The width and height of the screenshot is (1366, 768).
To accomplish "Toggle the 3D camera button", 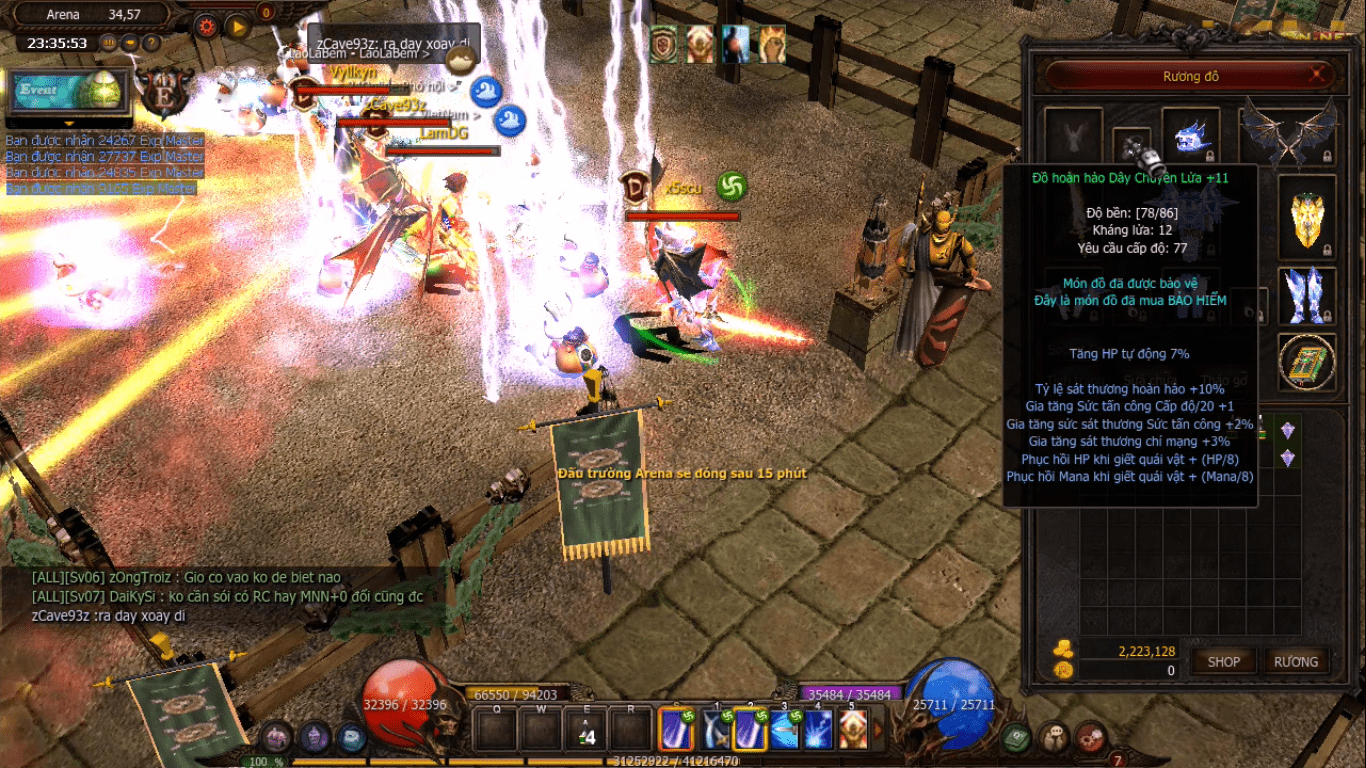I will coord(108,43).
